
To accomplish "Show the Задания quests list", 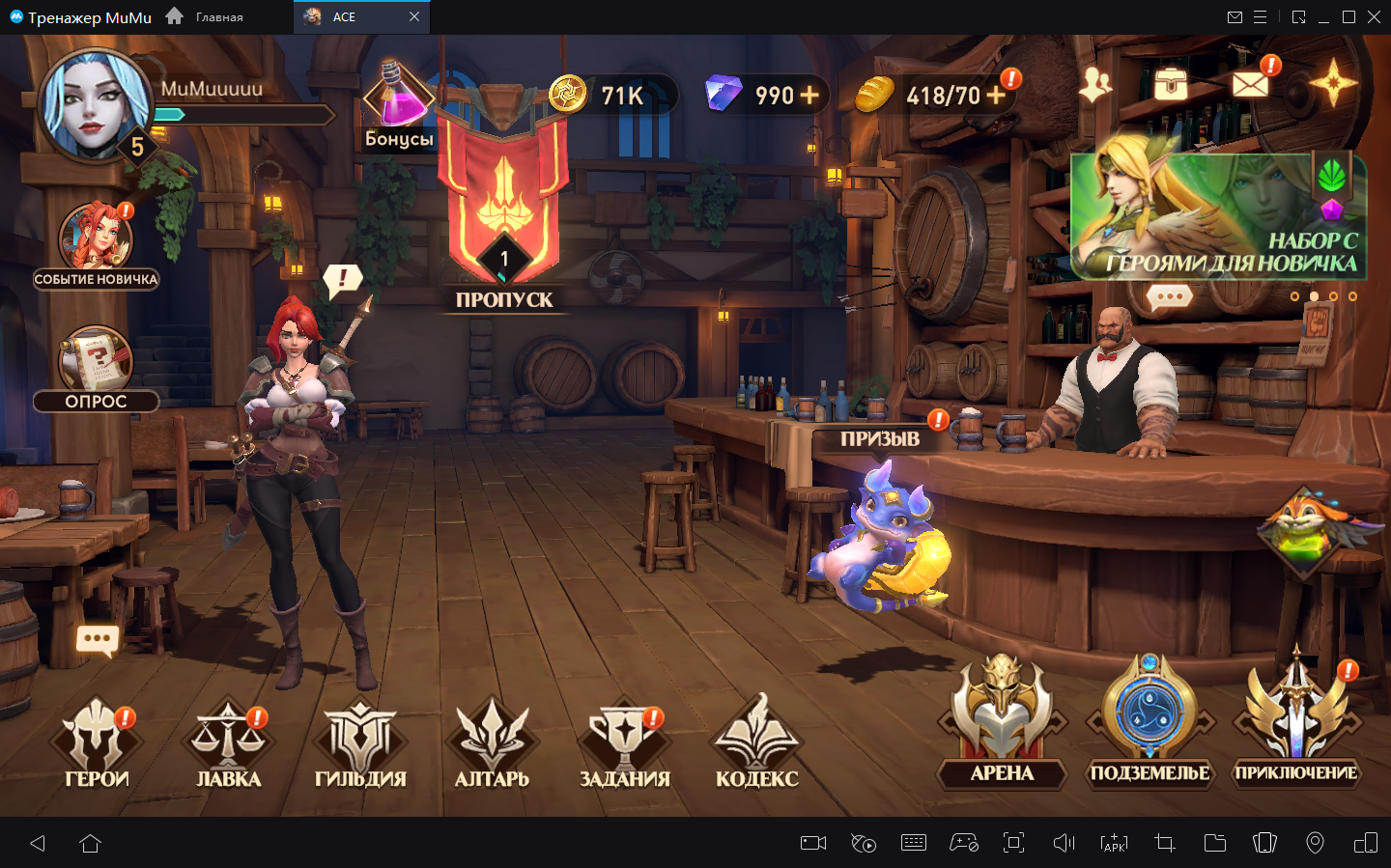I will (624, 743).
